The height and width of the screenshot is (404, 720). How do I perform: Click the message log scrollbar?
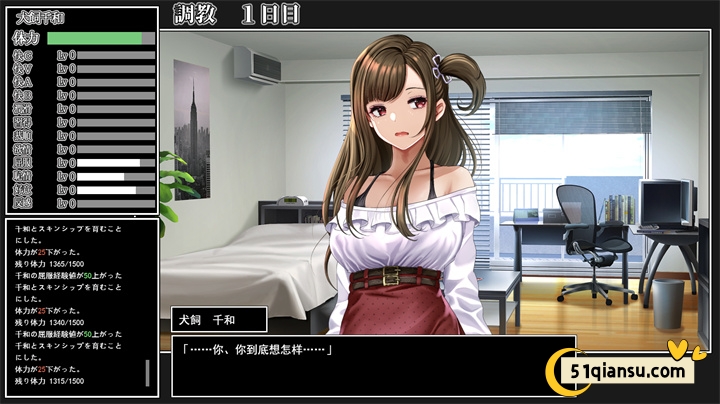[148, 372]
